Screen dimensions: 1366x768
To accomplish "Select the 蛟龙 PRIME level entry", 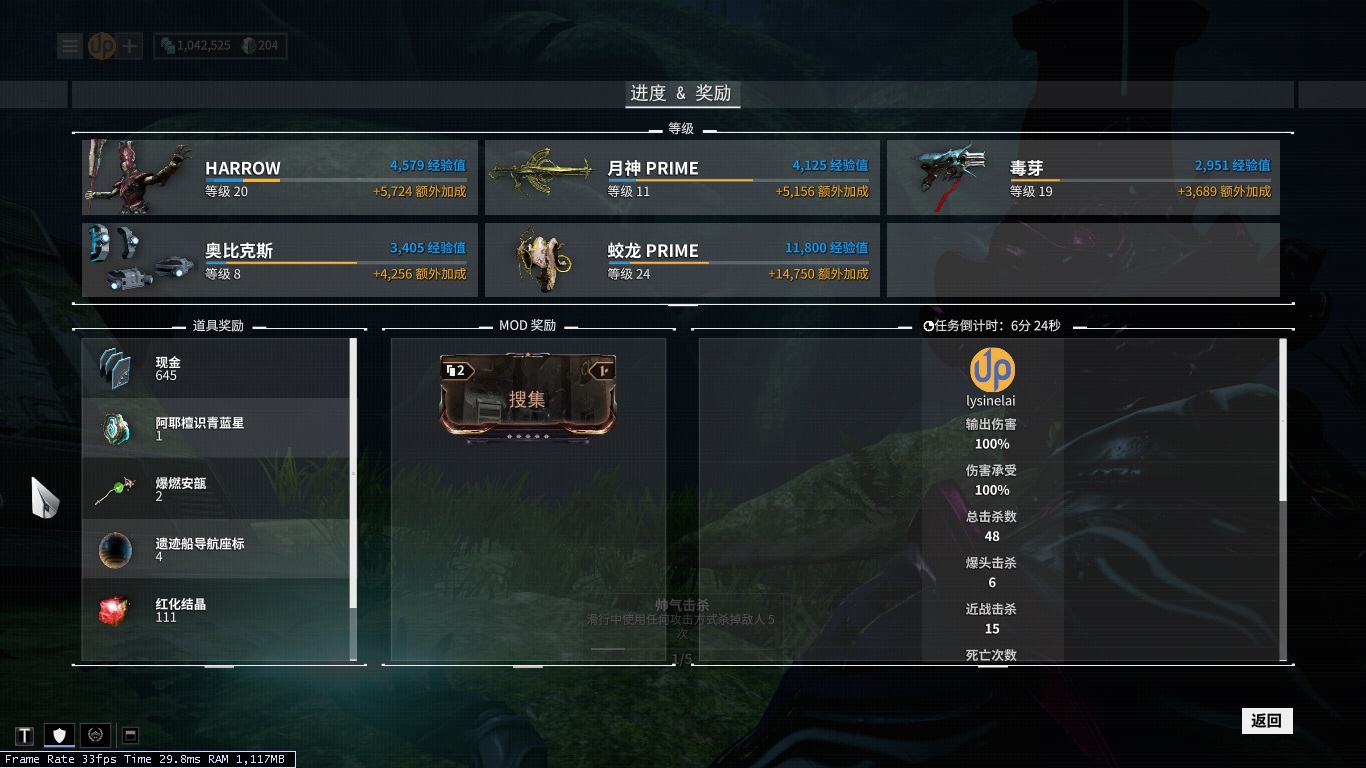I will pos(682,260).
